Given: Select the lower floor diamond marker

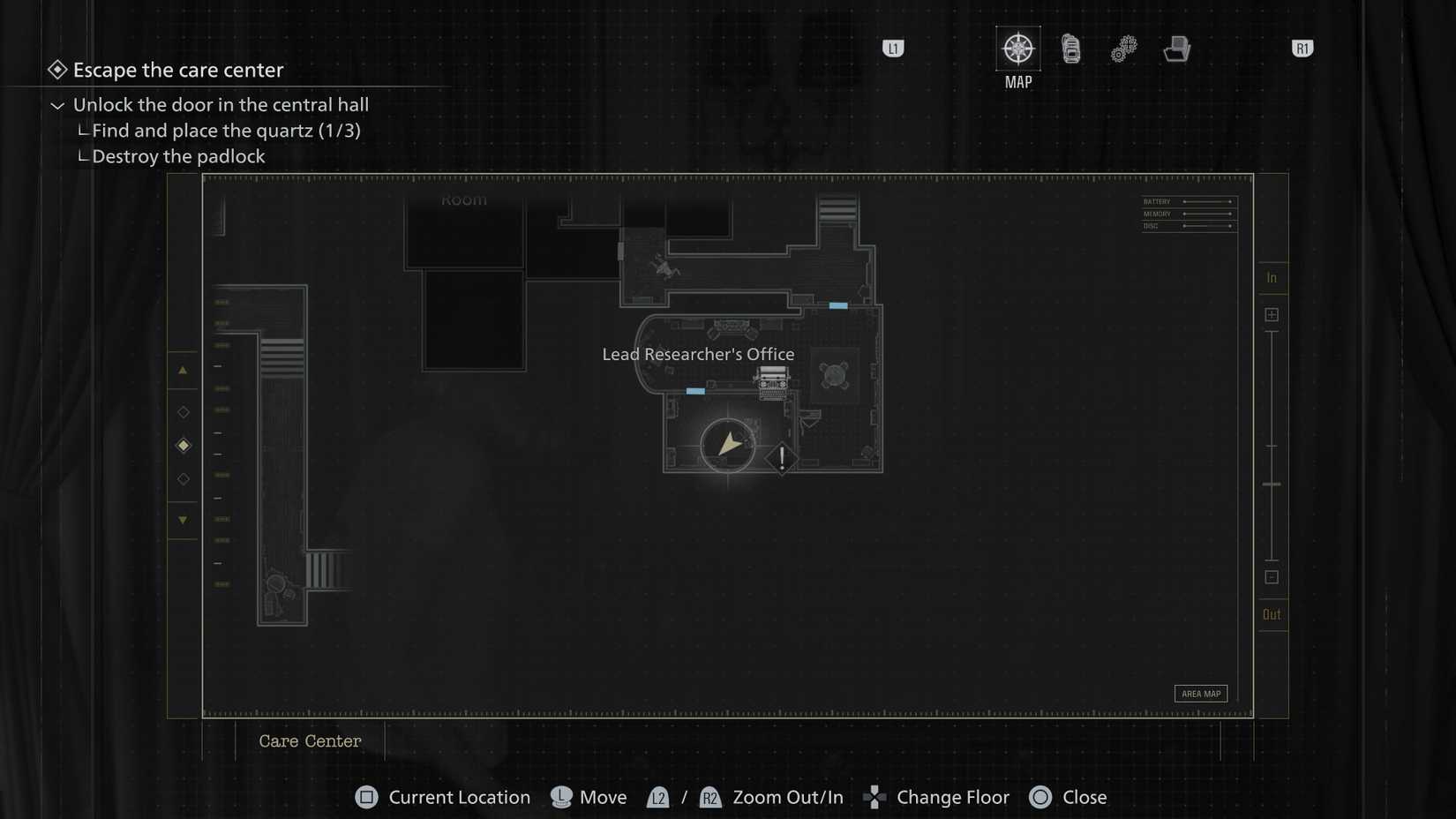Looking at the screenshot, I should pyautogui.click(x=183, y=479).
